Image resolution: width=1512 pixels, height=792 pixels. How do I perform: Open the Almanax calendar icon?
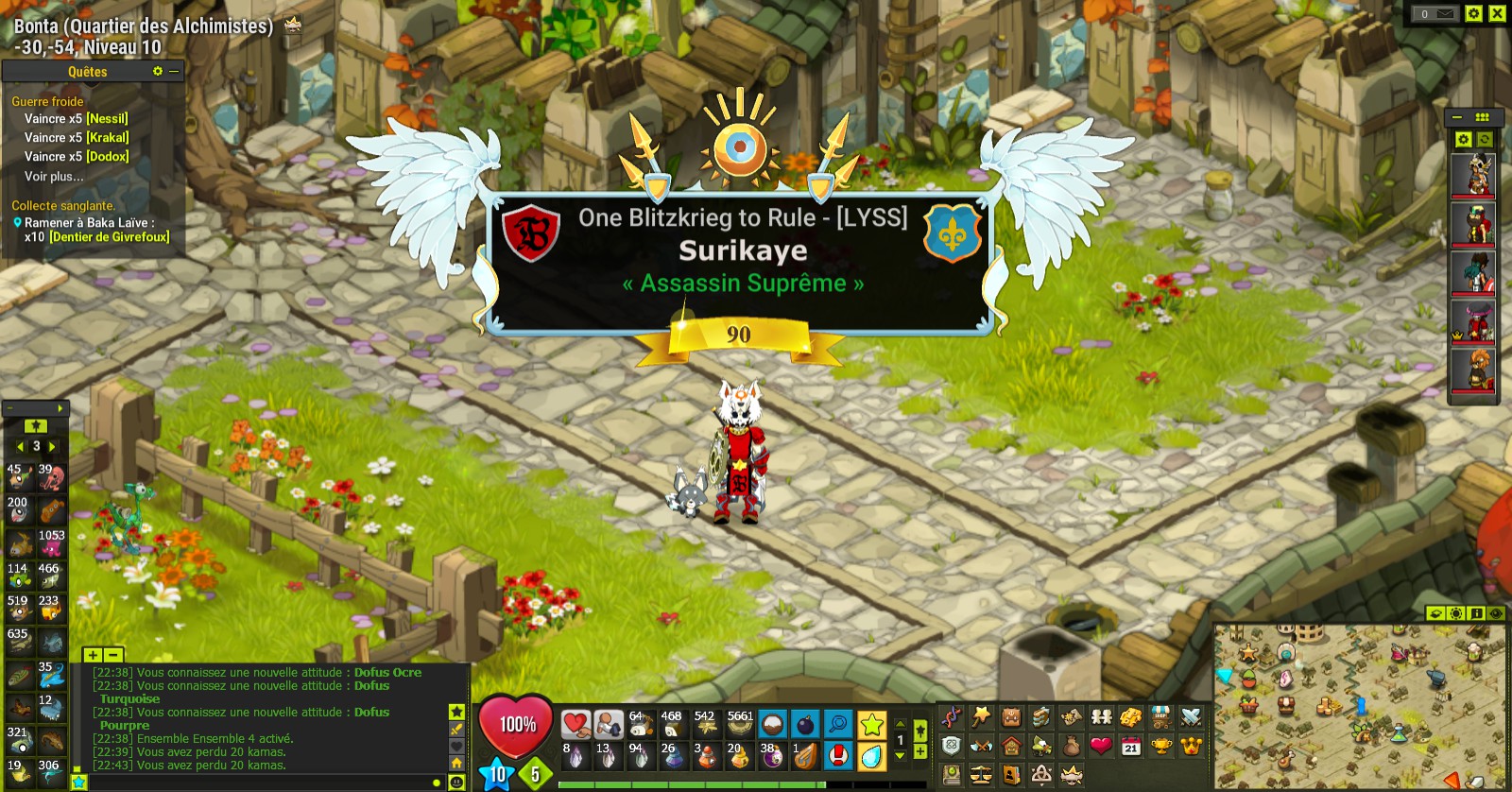pyautogui.click(x=1129, y=746)
